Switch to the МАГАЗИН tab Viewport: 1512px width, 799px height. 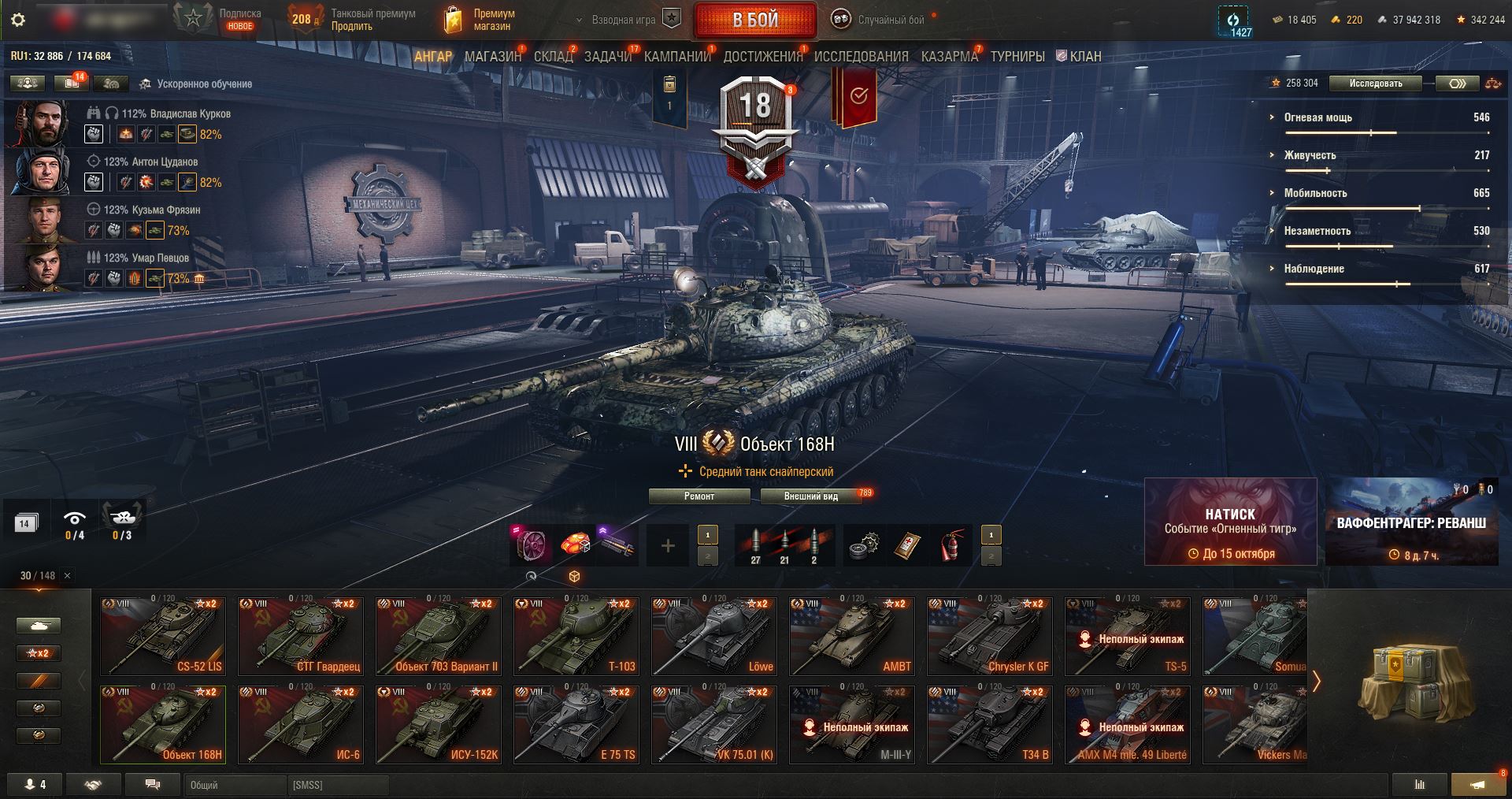[x=492, y=57]
